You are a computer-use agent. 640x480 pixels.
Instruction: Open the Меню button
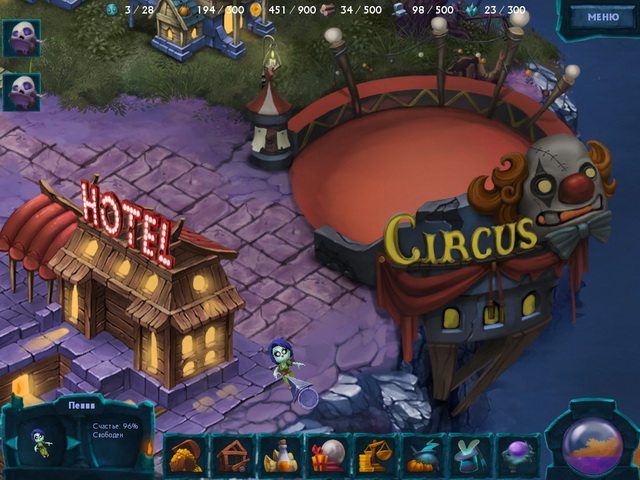[603, 17]
